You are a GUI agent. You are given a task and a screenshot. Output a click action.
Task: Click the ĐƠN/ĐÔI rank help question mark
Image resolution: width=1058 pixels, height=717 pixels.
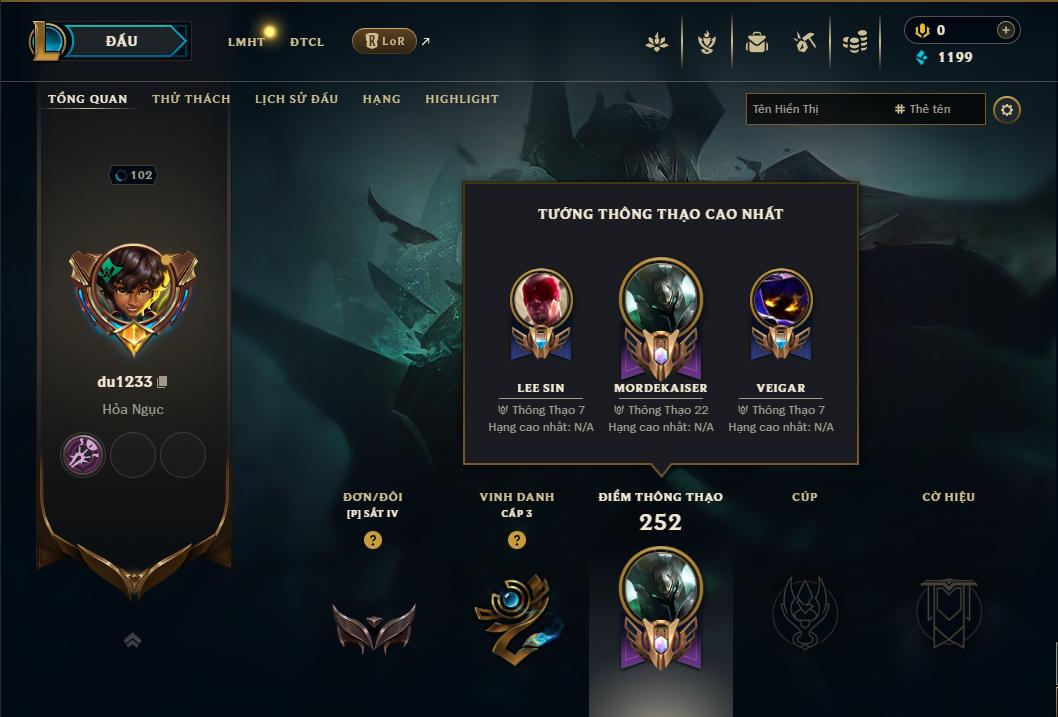(373, 540)
